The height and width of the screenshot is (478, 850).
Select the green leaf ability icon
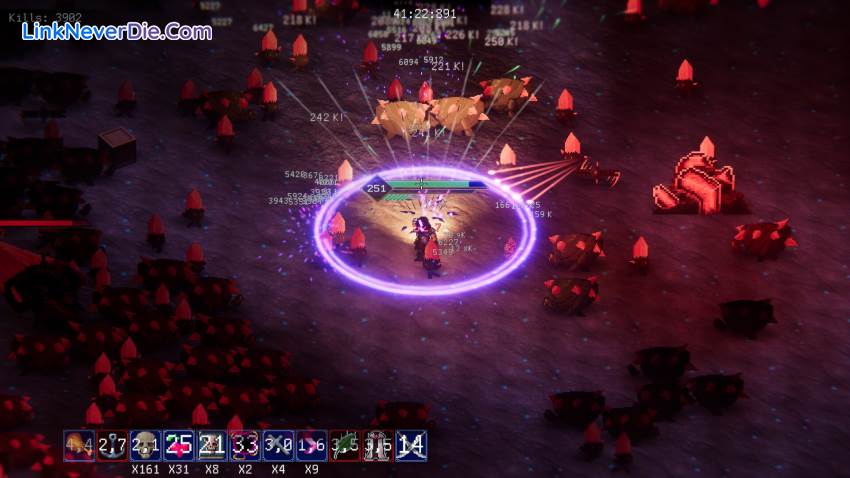coord(344,445)
